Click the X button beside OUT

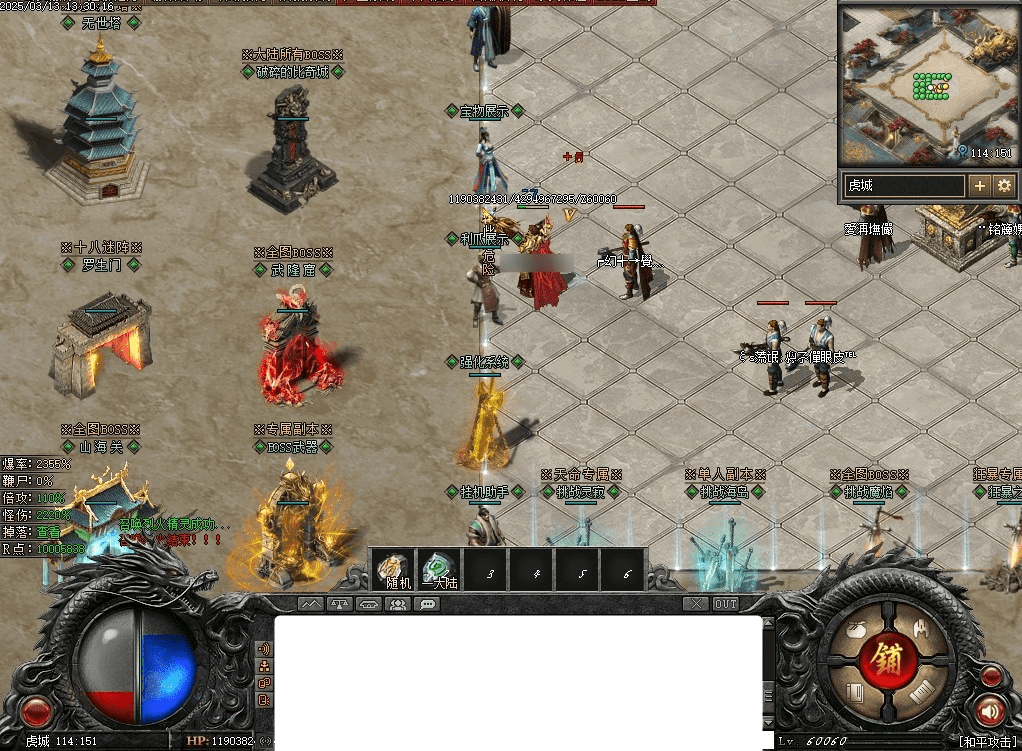click(696, 604)
